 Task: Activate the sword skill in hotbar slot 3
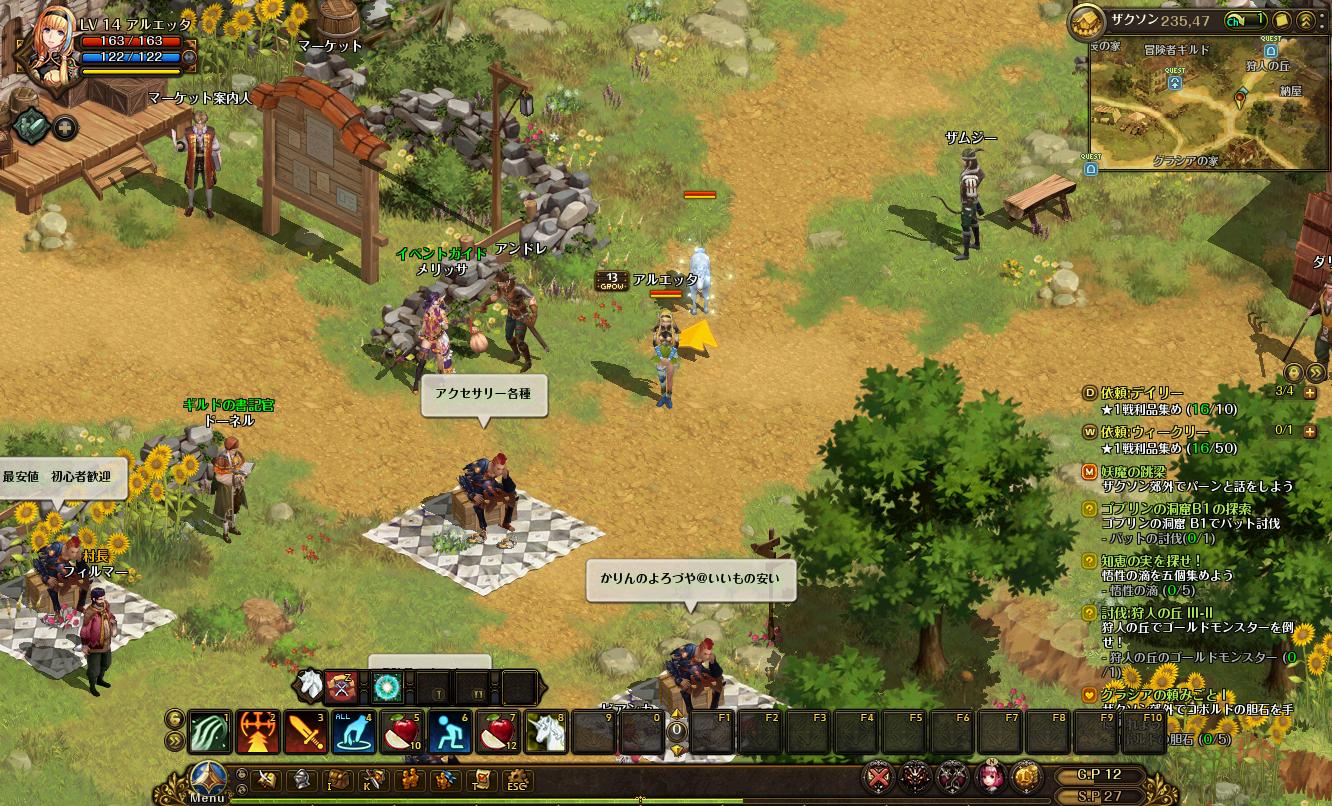(x=305, y=732)
